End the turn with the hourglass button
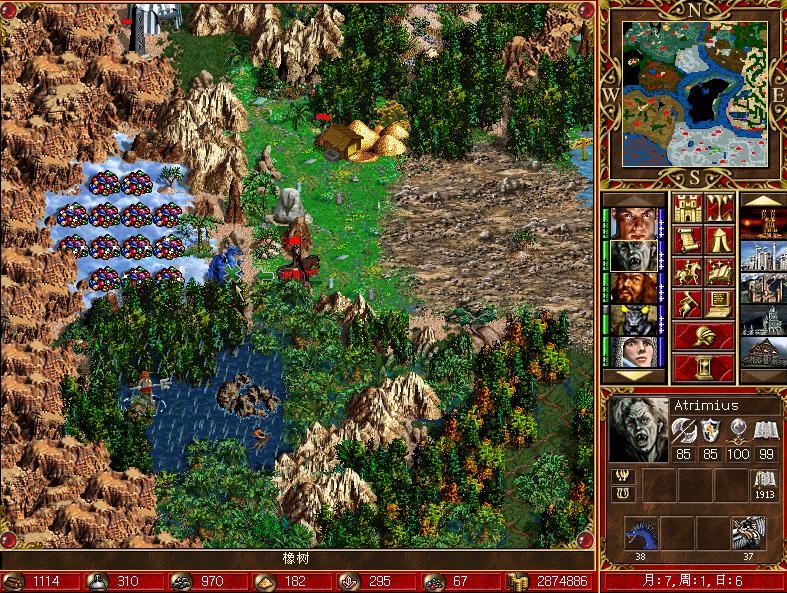 702,366
